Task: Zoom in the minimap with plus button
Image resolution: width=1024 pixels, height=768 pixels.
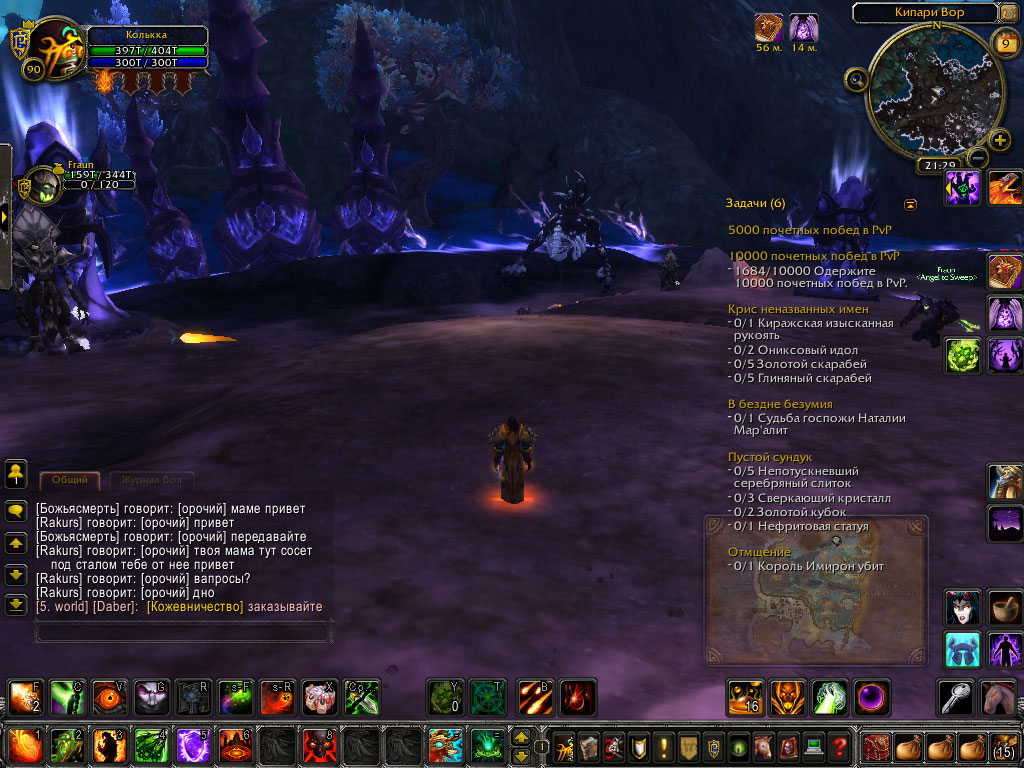Action: (x=999, y=139)
